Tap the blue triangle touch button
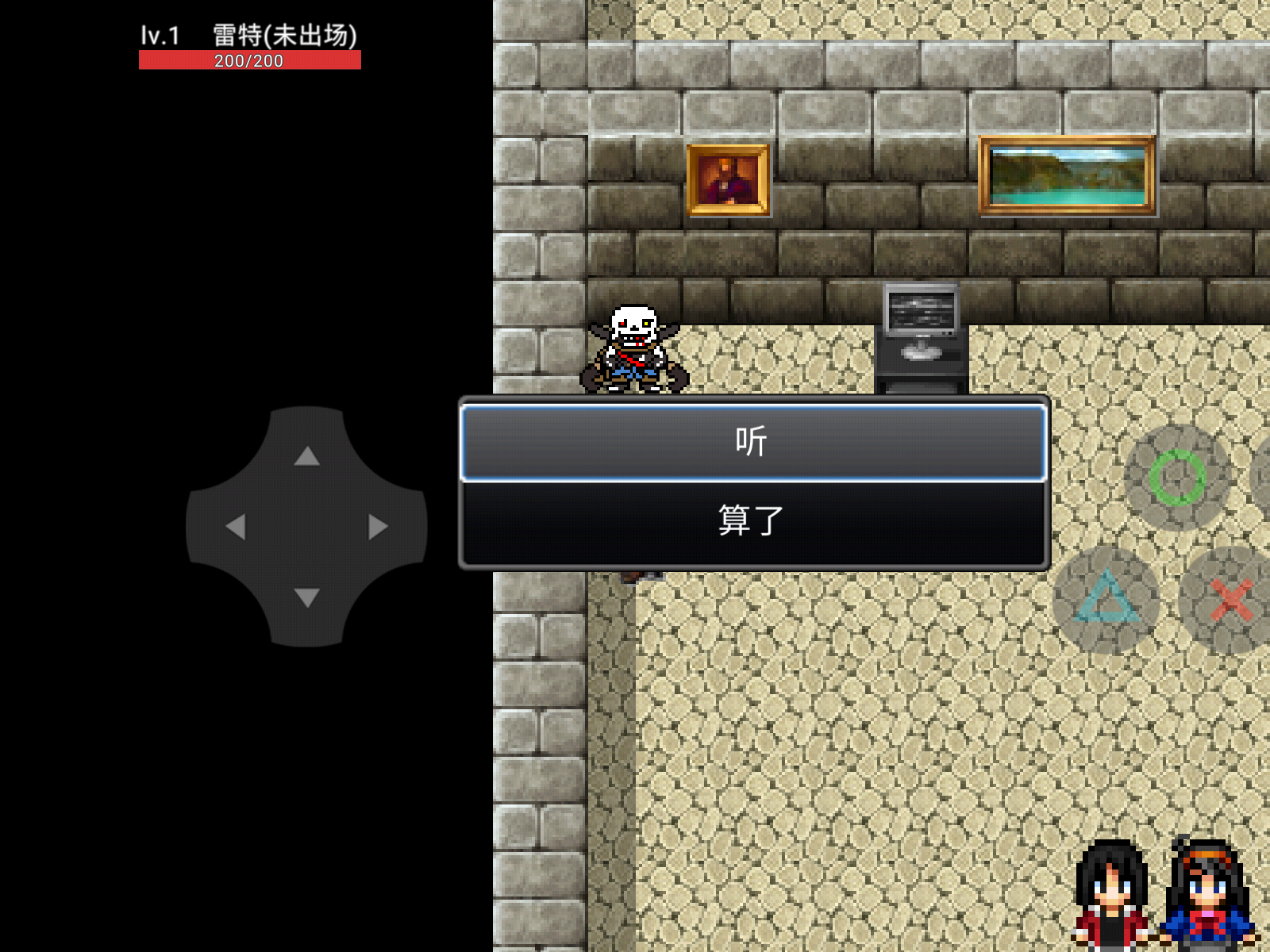The width and height of the screenshot is (1270, 952). [1106, 600]
